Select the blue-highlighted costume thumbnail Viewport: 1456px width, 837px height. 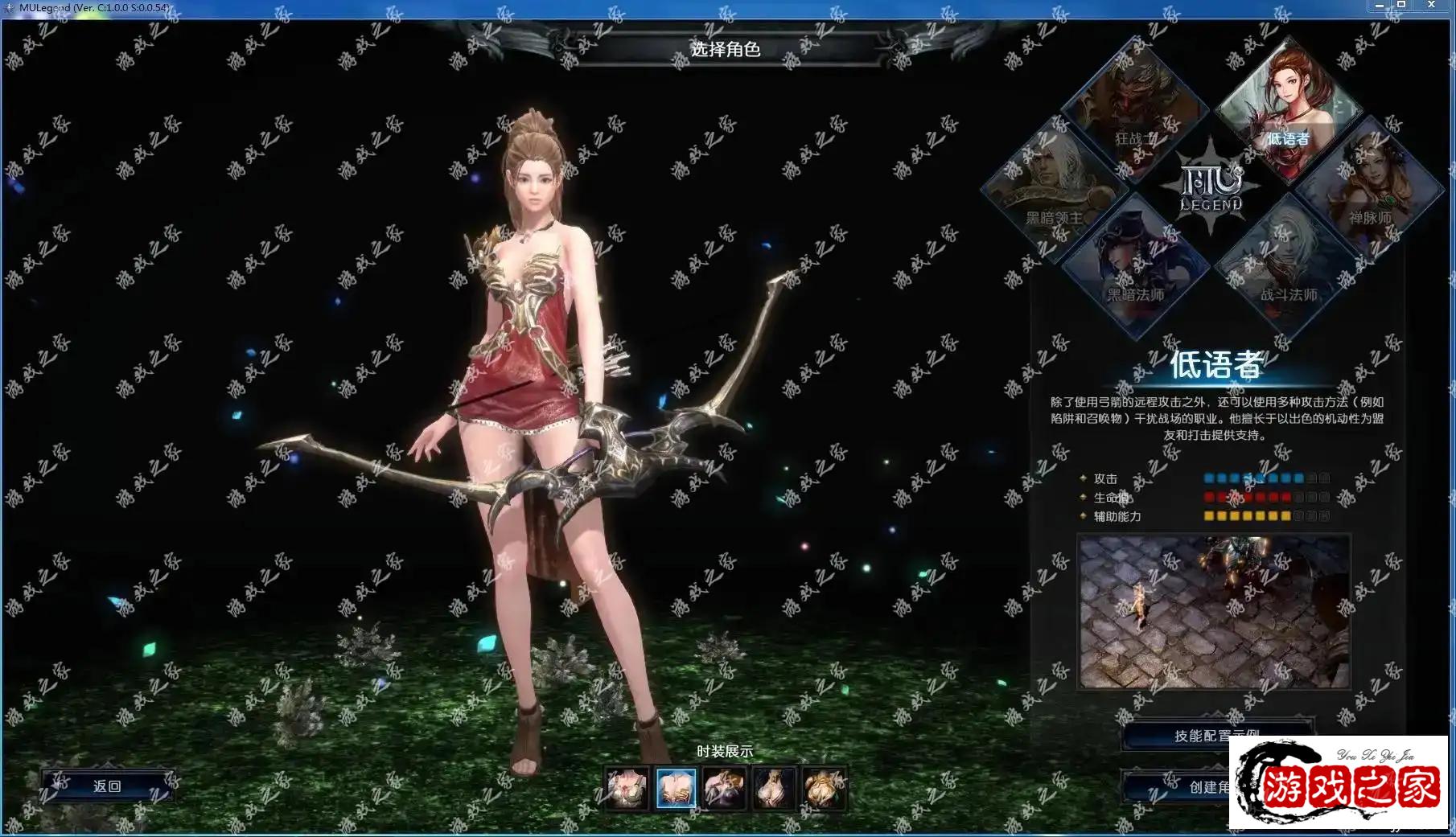pyautogui.click(x=676, y=787)
